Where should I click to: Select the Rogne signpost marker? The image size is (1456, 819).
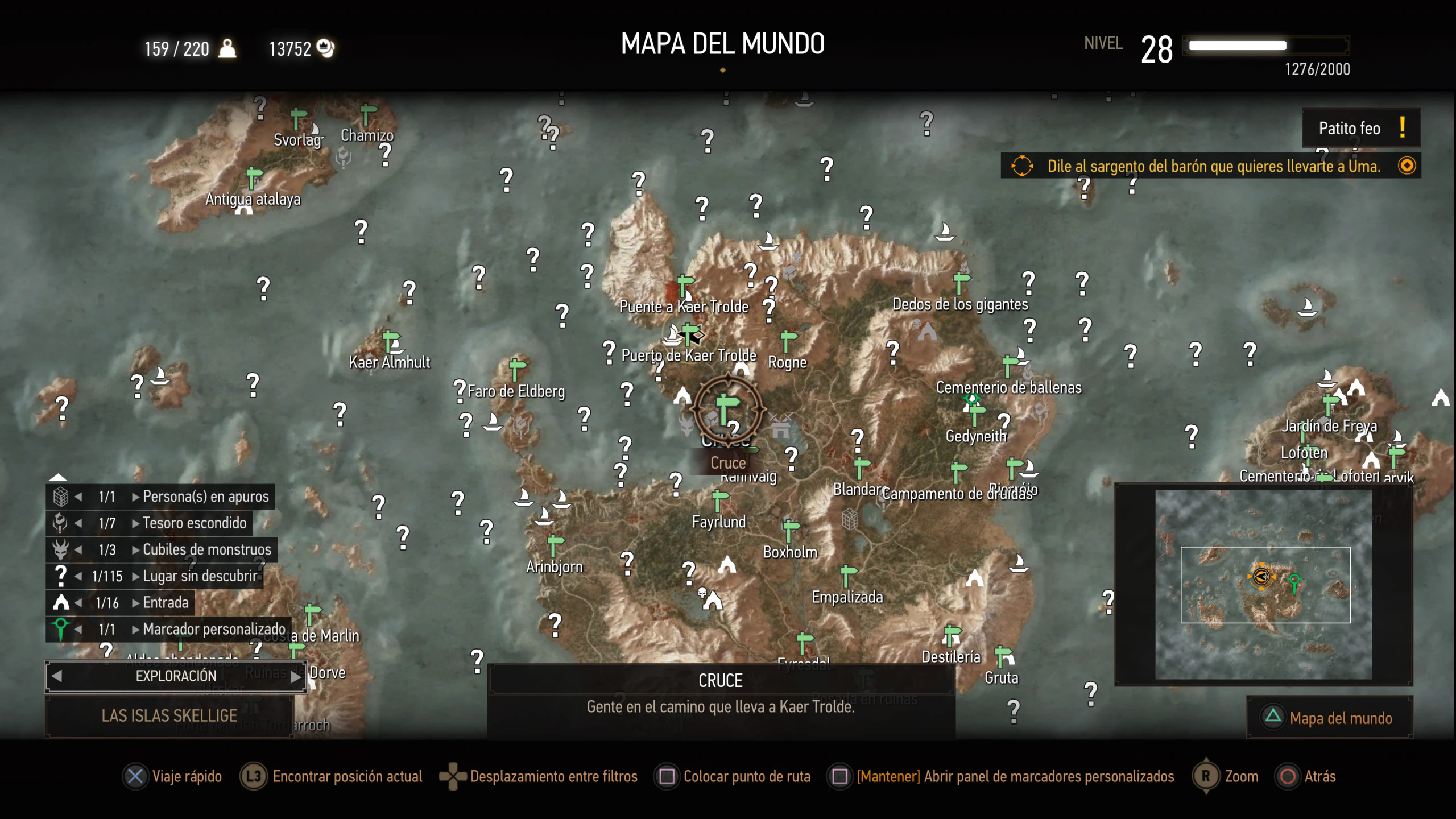(788, 341)
